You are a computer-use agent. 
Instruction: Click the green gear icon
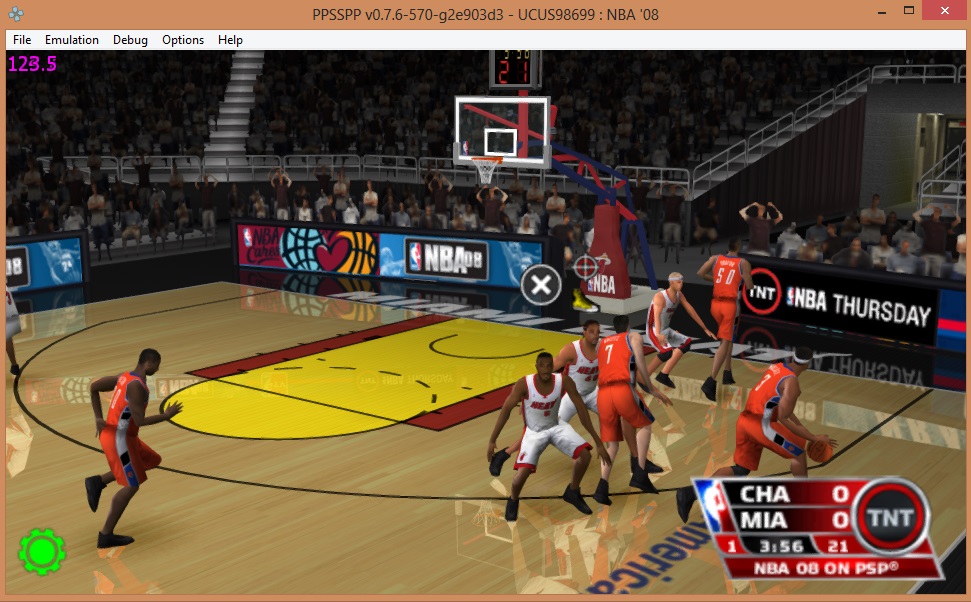tap(42, 551)
